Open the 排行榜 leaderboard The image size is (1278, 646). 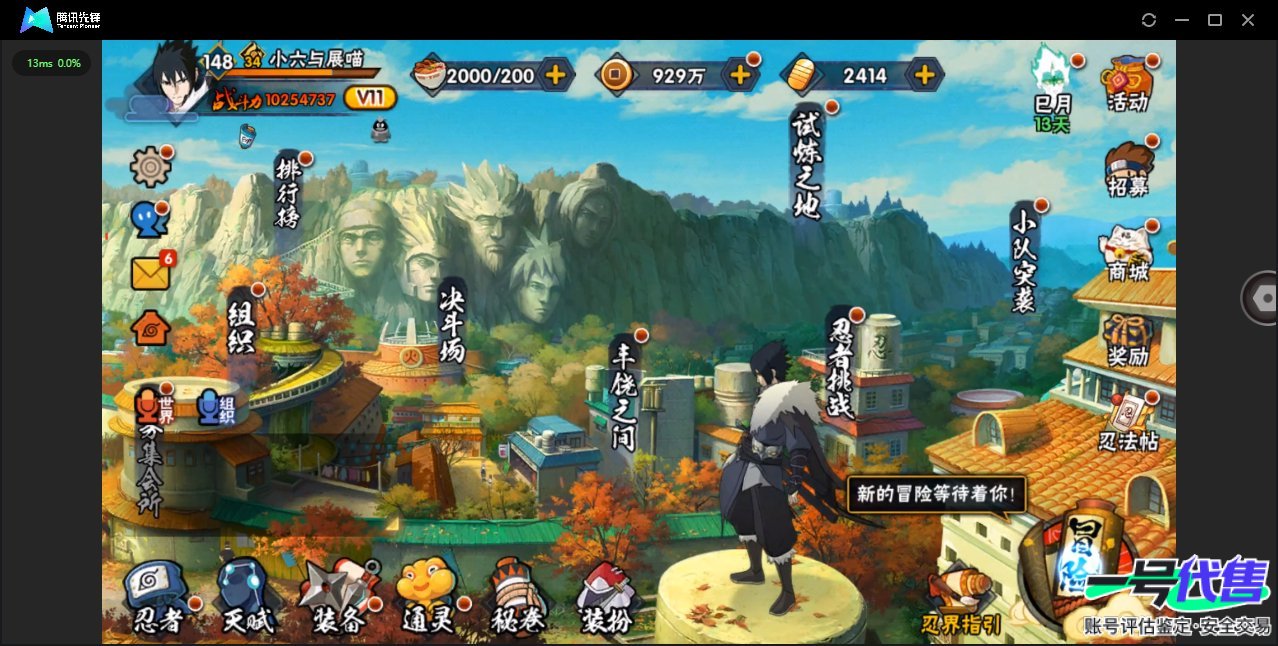coord(288,191)
